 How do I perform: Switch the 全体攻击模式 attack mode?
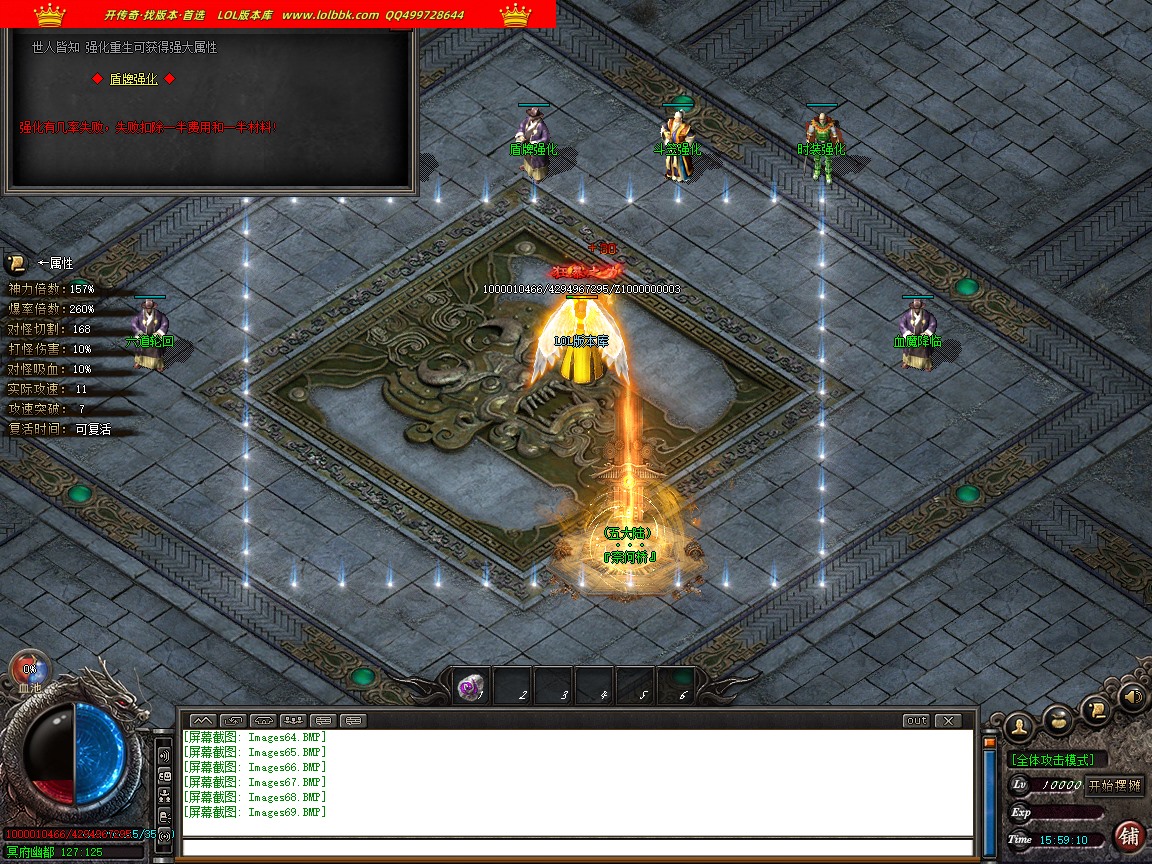[x=1053, y=760]
